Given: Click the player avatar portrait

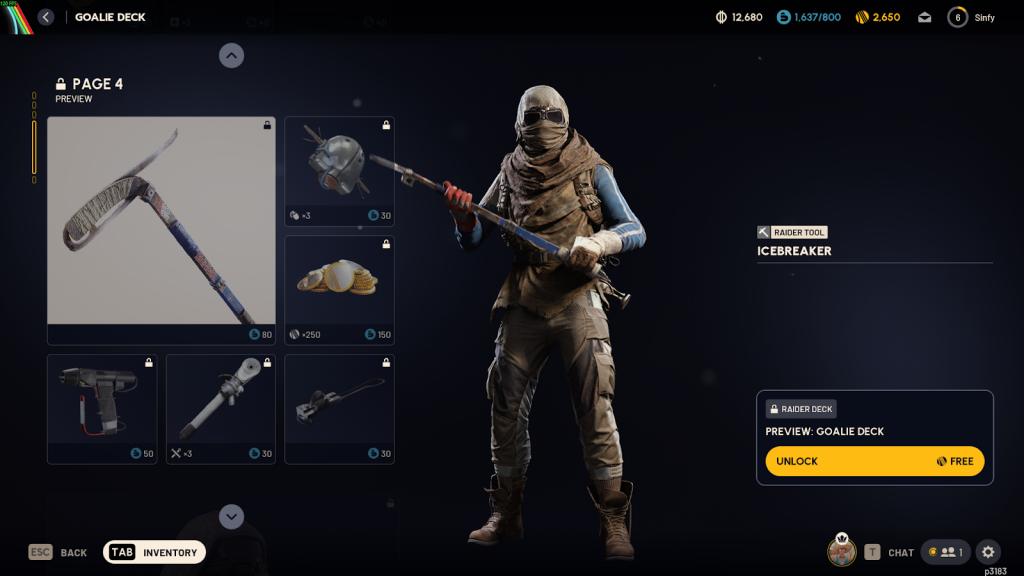Looking at the screenshot, I should point(842,551).
